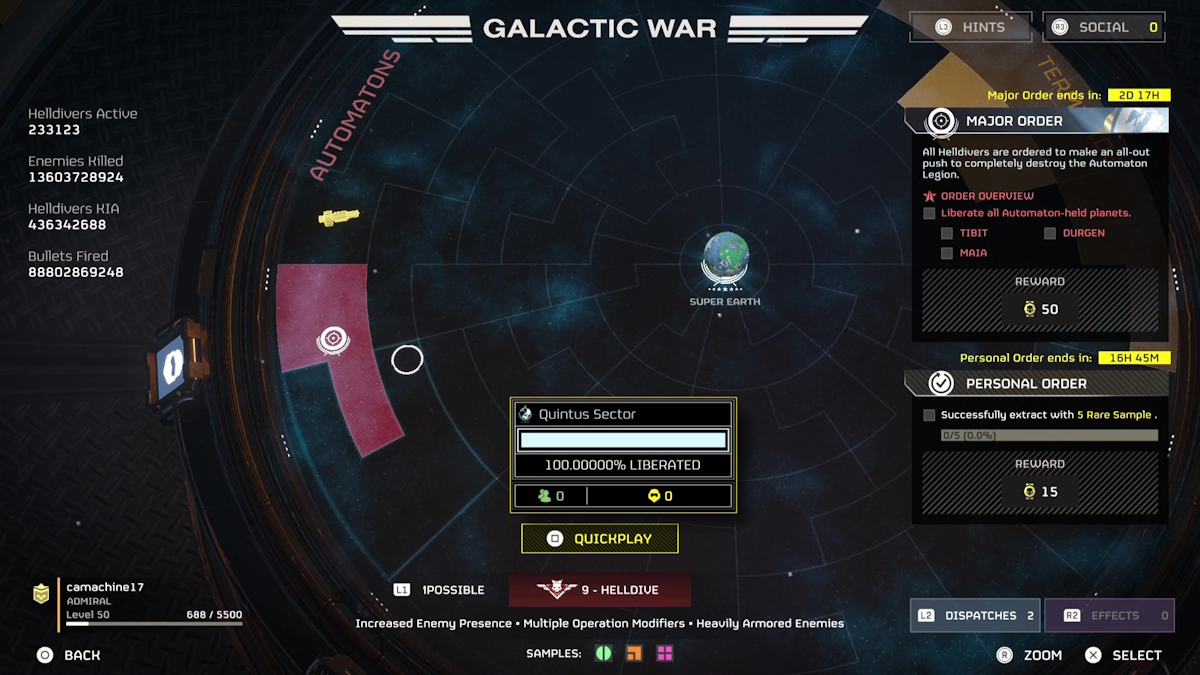Open the Dispatches list
Image resolution: width=1200 pixels, height=675 pixels.
tap(975, 616)
